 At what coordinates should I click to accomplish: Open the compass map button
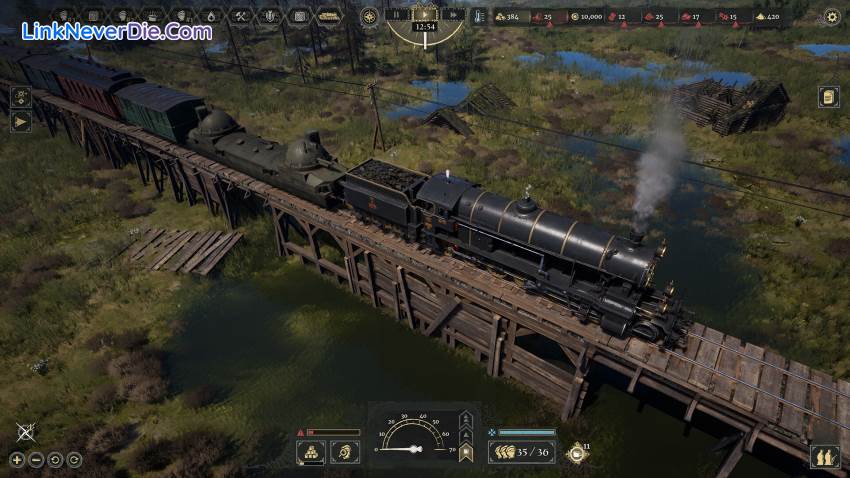pos(370,16)
